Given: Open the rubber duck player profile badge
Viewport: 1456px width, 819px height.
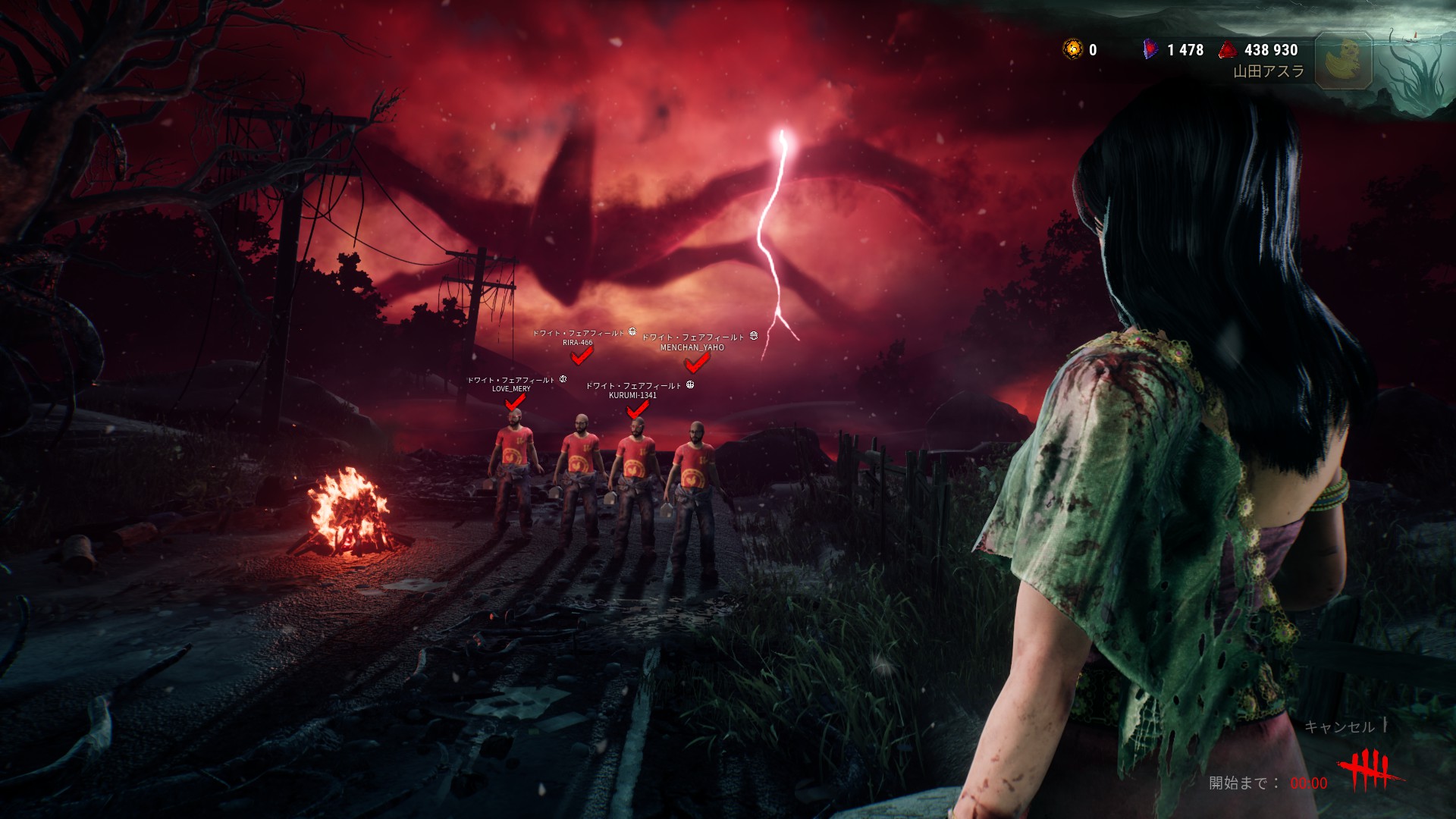Looking at the screenshot, I should 1344,61.
